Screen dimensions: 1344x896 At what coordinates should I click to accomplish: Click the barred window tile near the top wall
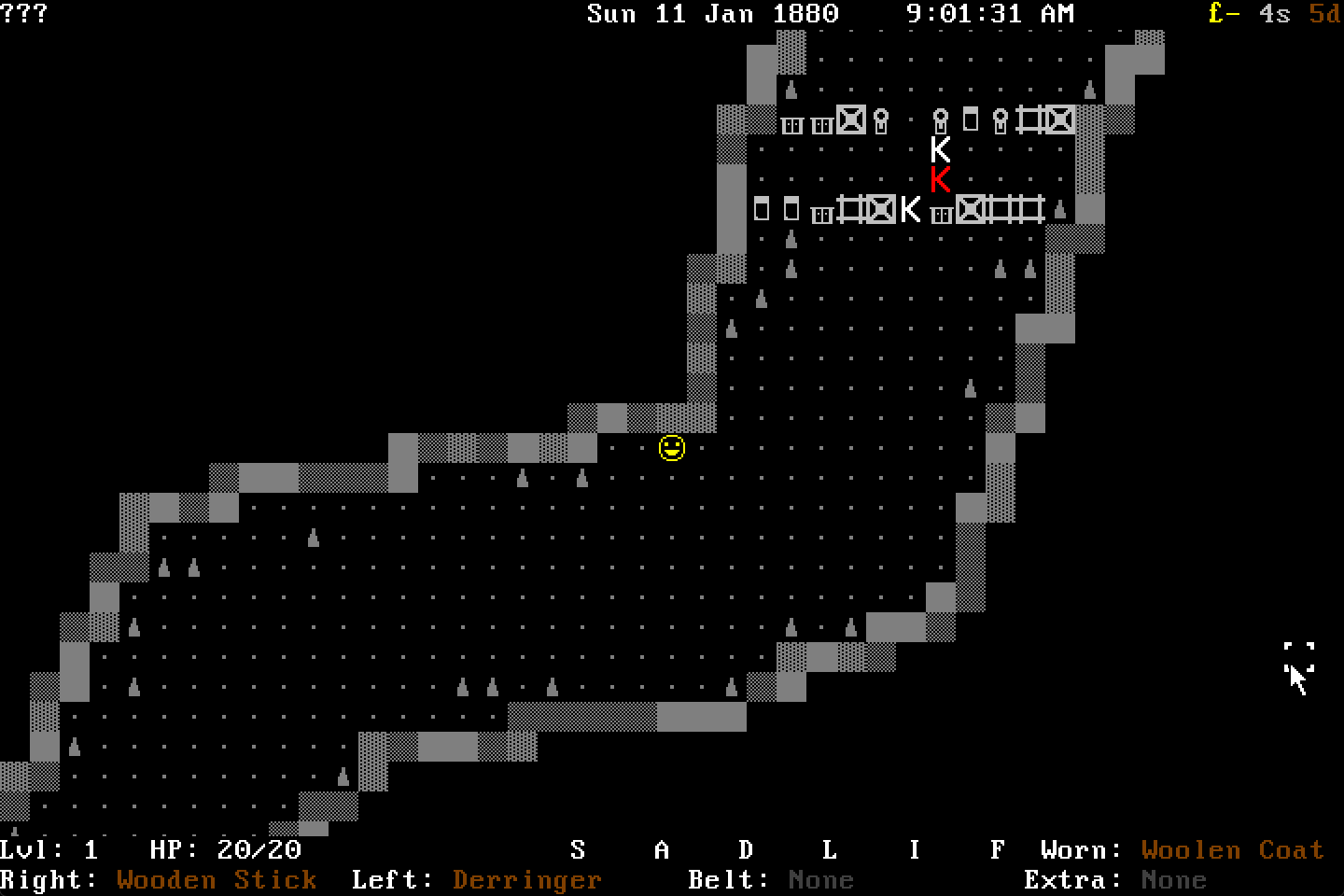coord(792,122)
